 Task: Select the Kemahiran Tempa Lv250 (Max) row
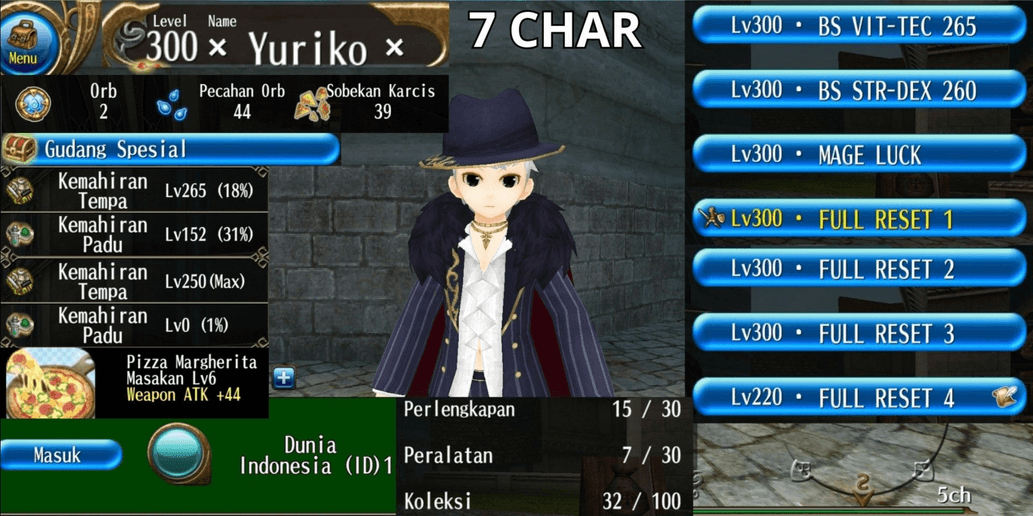[135, 281]
